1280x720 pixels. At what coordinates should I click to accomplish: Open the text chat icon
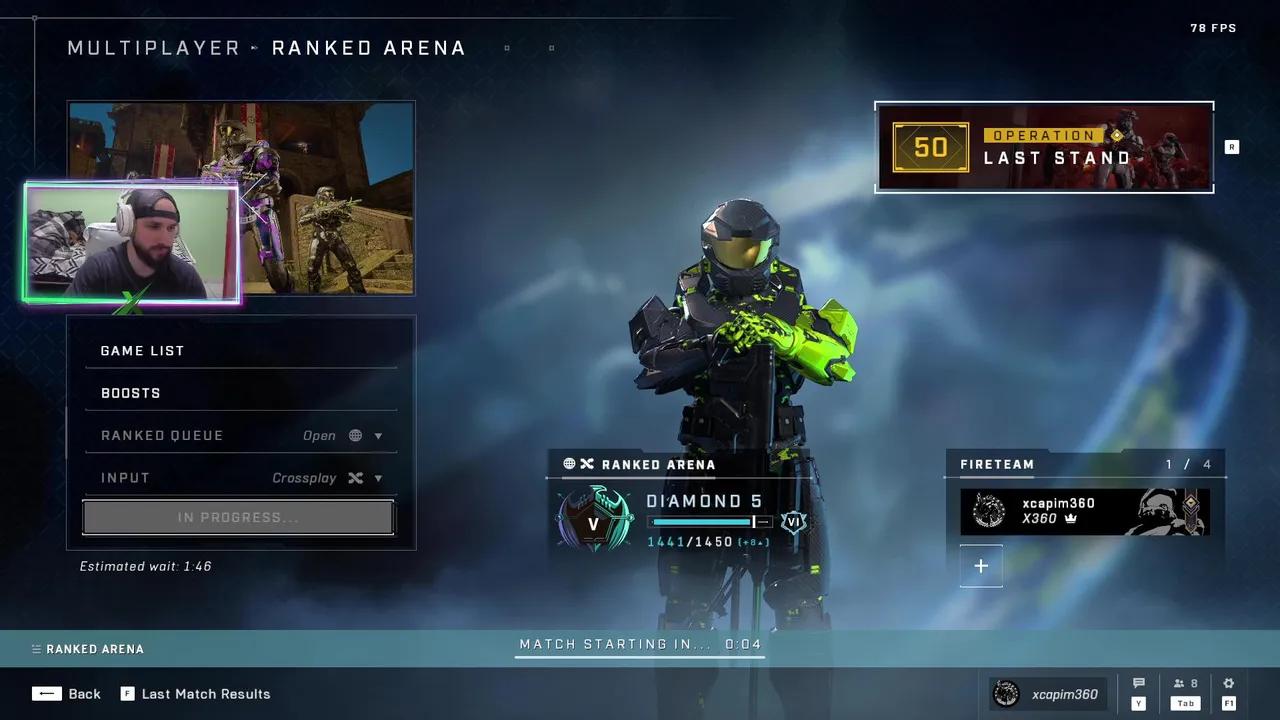point(1138,684)
